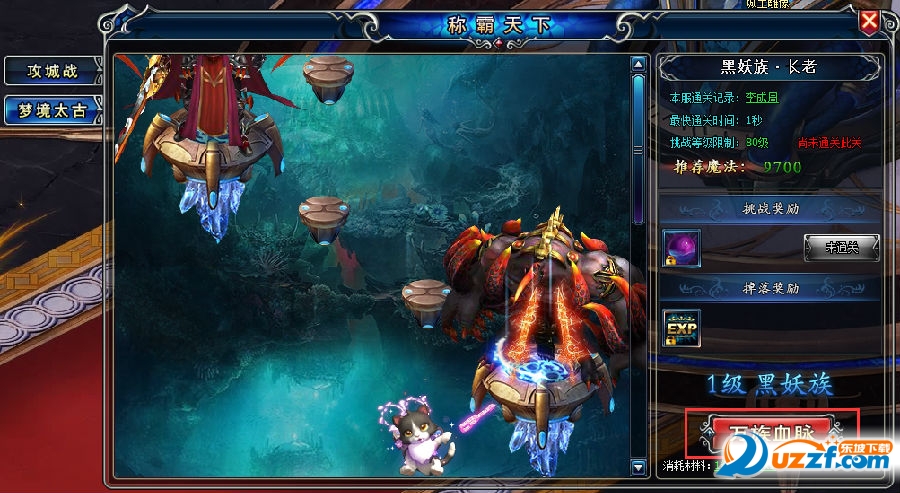The width and height of the screenshot is (900, 493).
Task: Open the 梦境太古 tab
Action: [52, 110]
